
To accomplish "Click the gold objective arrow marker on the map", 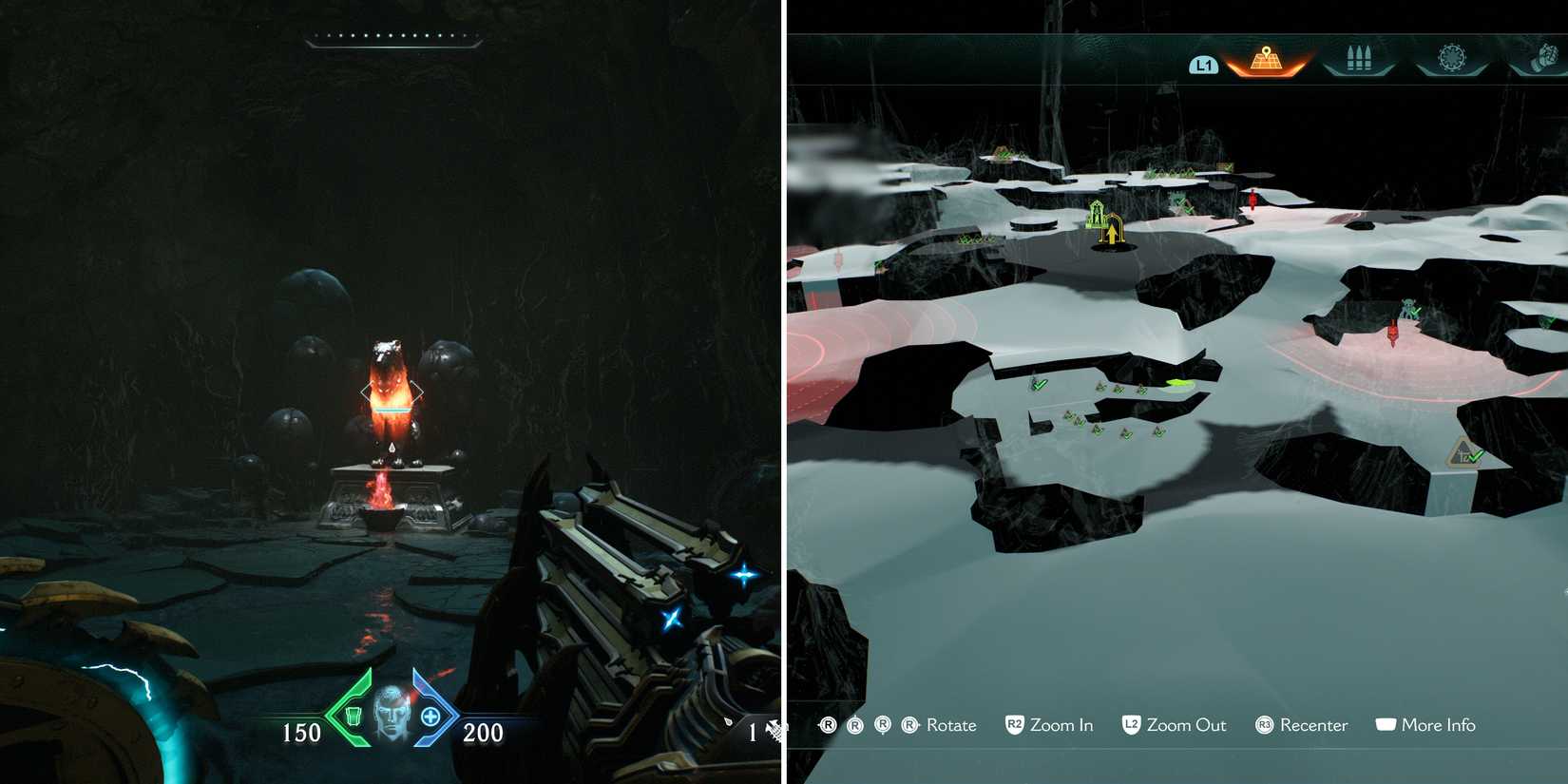I will pyautogui.click(x=1112, y=231).
